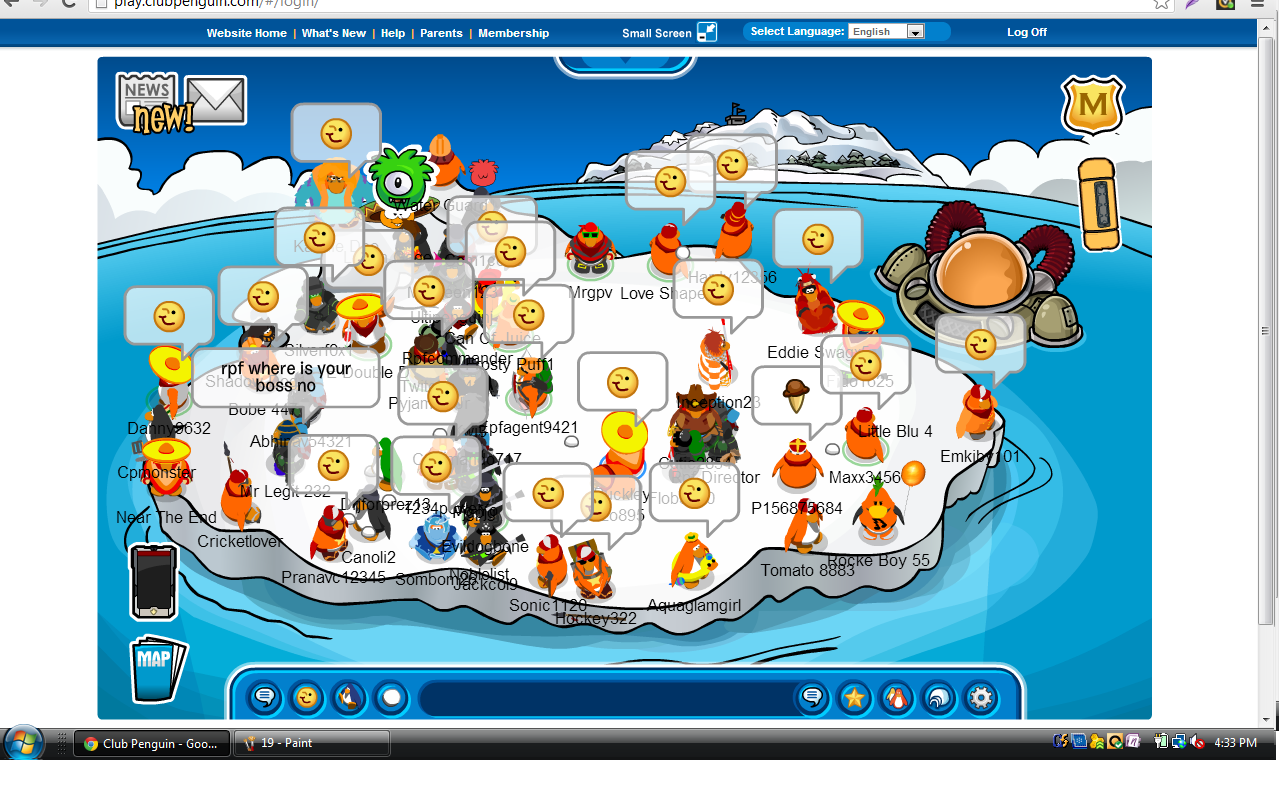Open the Map

pos(157,668)
